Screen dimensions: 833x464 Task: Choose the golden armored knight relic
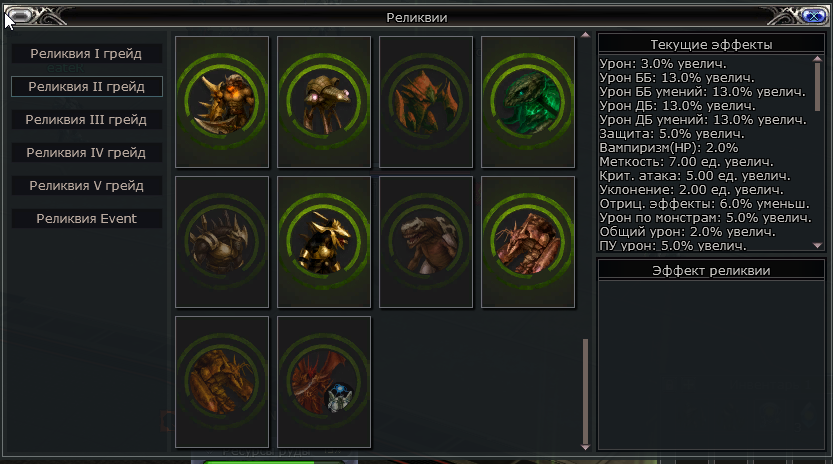click(324, 242)
